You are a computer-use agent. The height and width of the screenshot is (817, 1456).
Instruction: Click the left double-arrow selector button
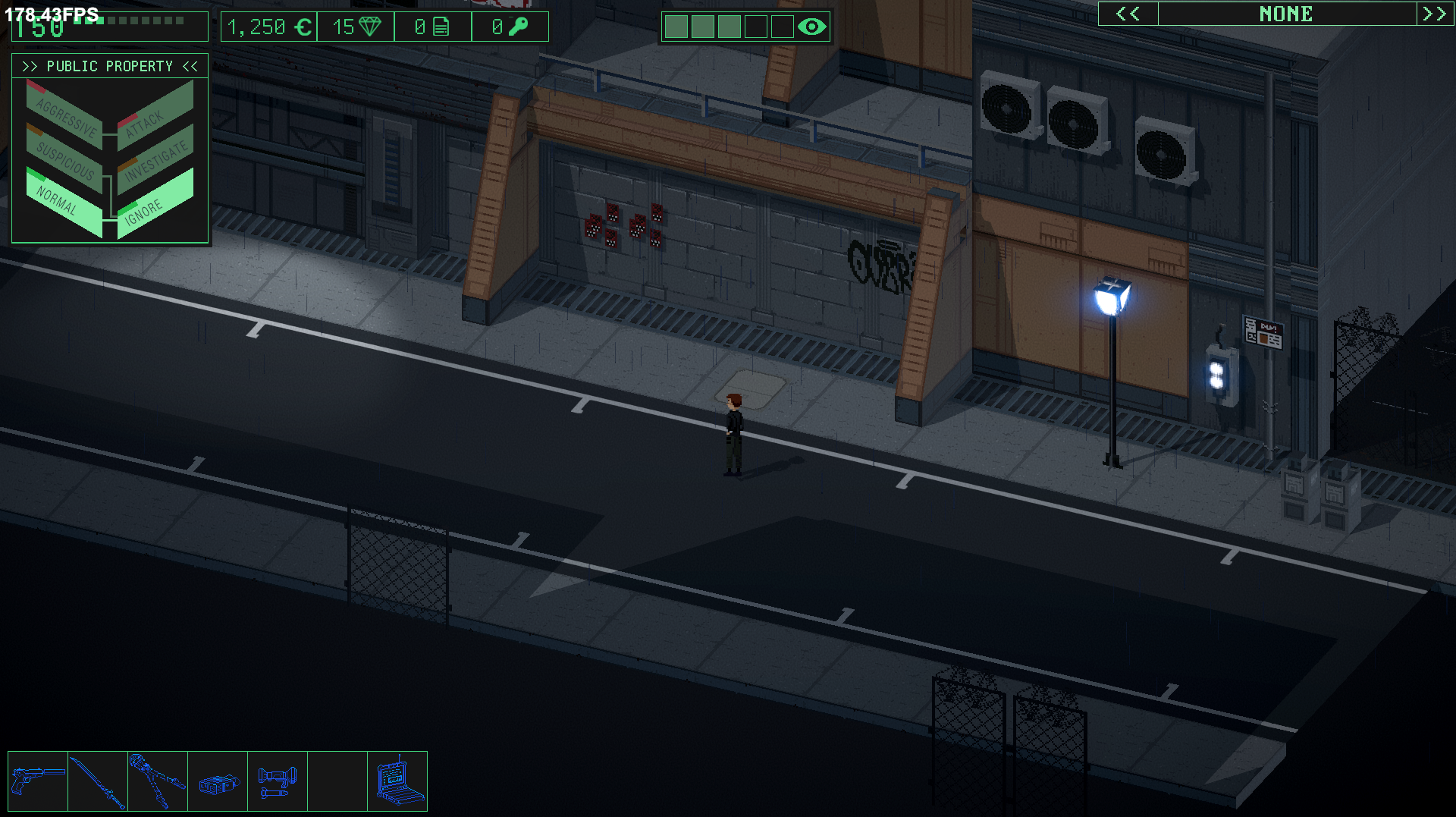1128,14
